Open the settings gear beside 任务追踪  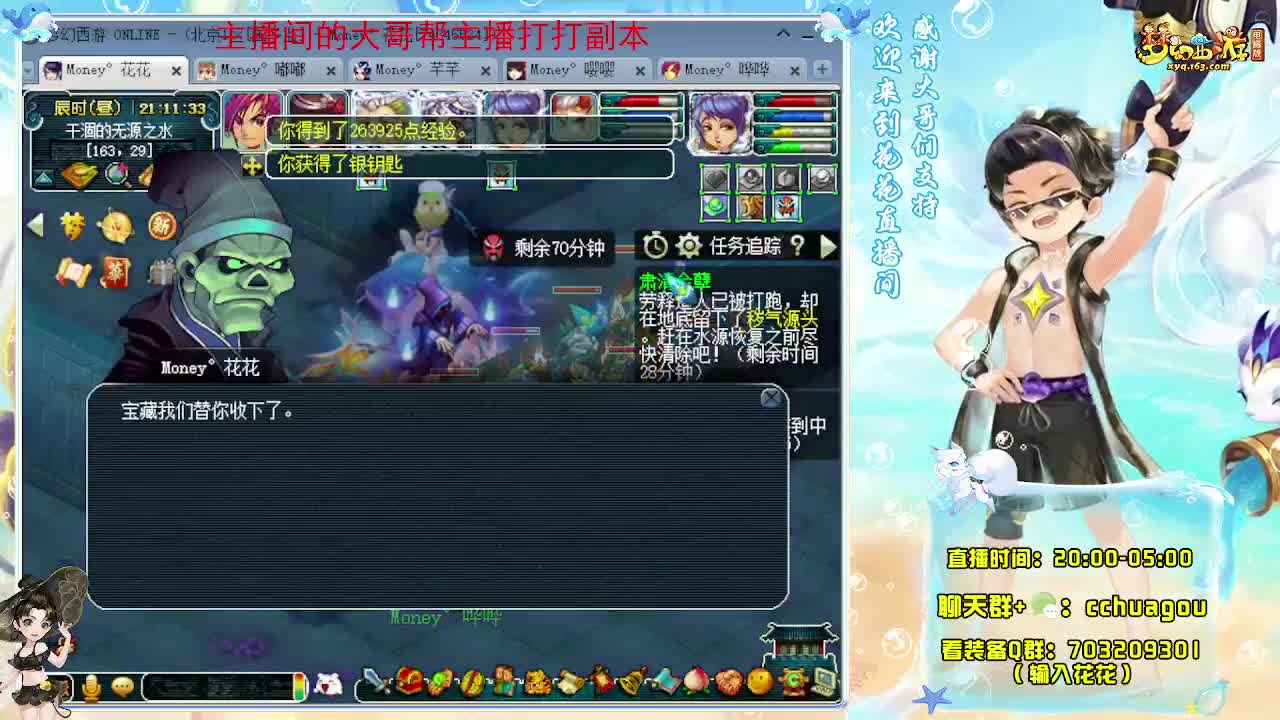click(689, 247)
